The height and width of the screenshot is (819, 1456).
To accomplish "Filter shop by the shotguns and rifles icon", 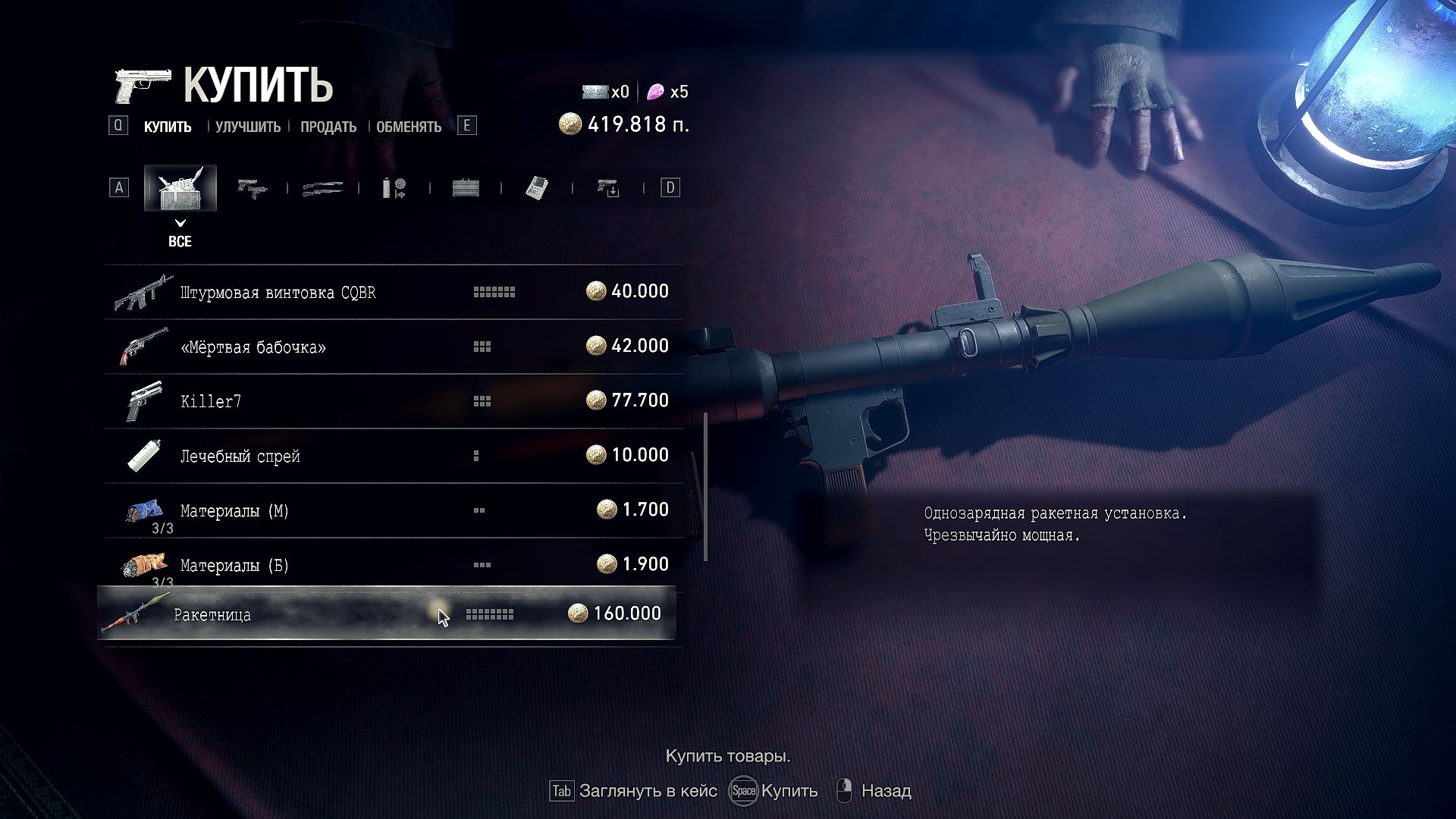I will [322, 188].
